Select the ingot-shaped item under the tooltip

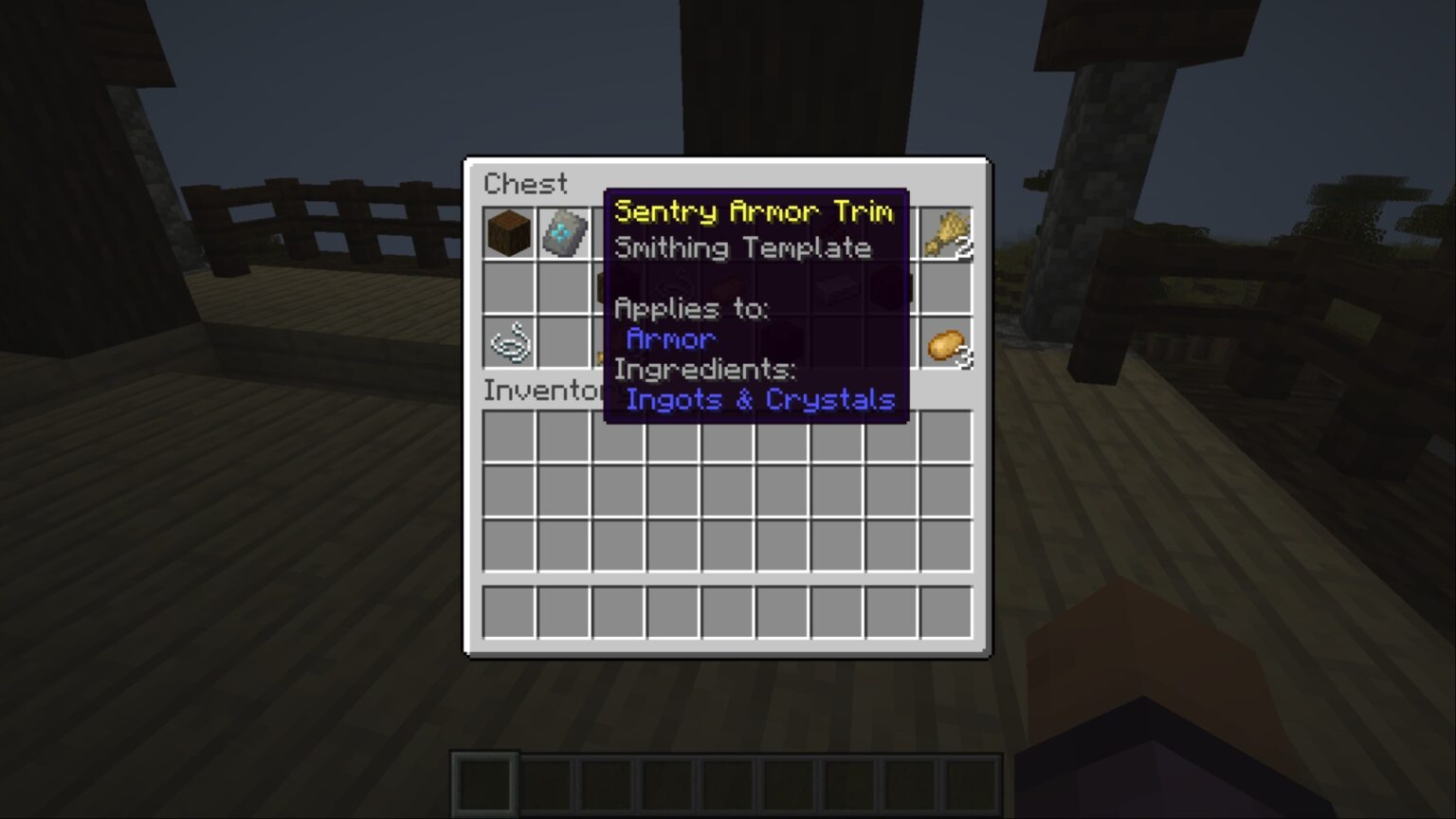pos(834,287)
